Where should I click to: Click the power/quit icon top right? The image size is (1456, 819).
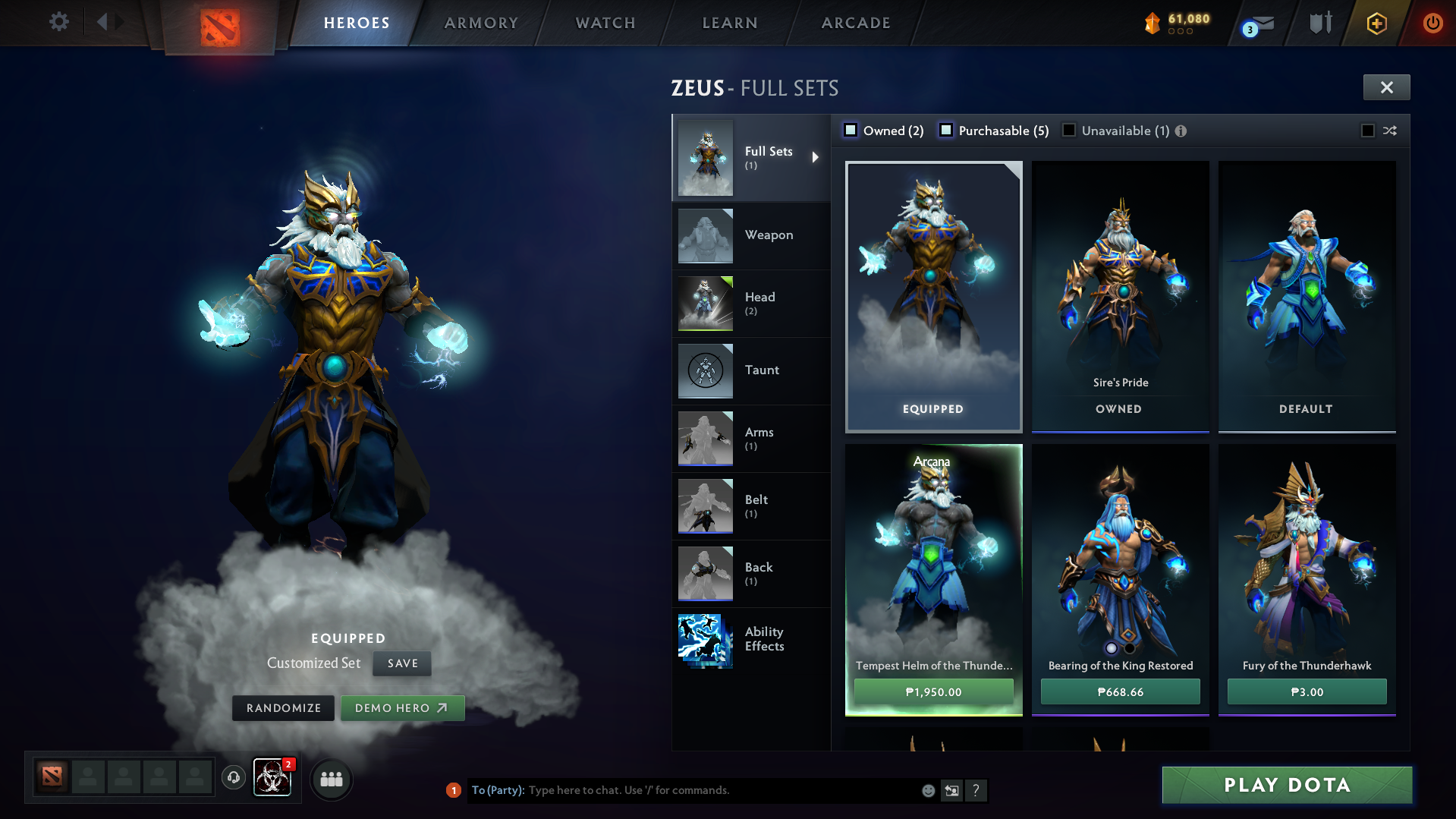tap(1432, 23)
